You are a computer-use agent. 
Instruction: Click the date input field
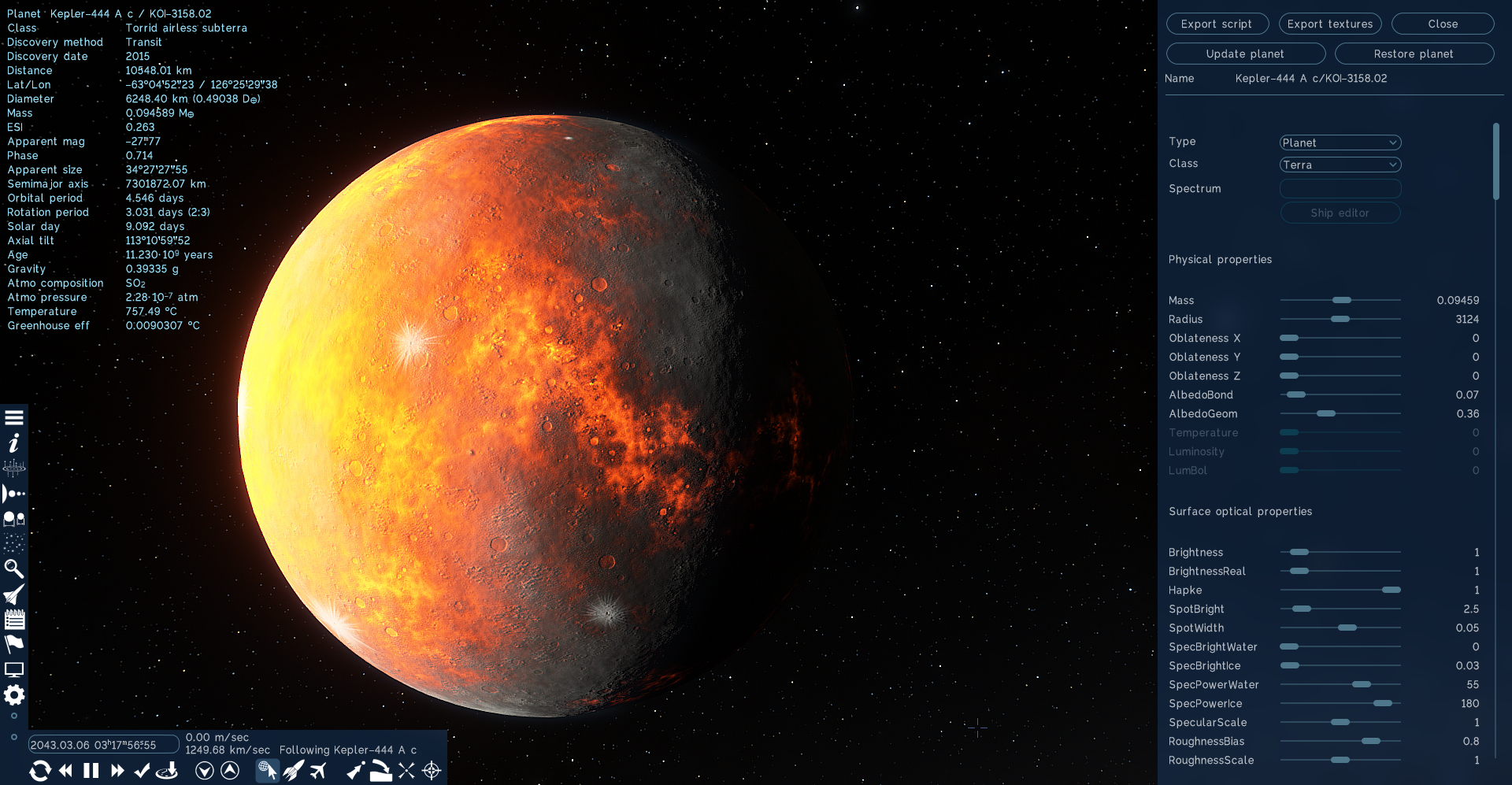(x=102, y=744)
